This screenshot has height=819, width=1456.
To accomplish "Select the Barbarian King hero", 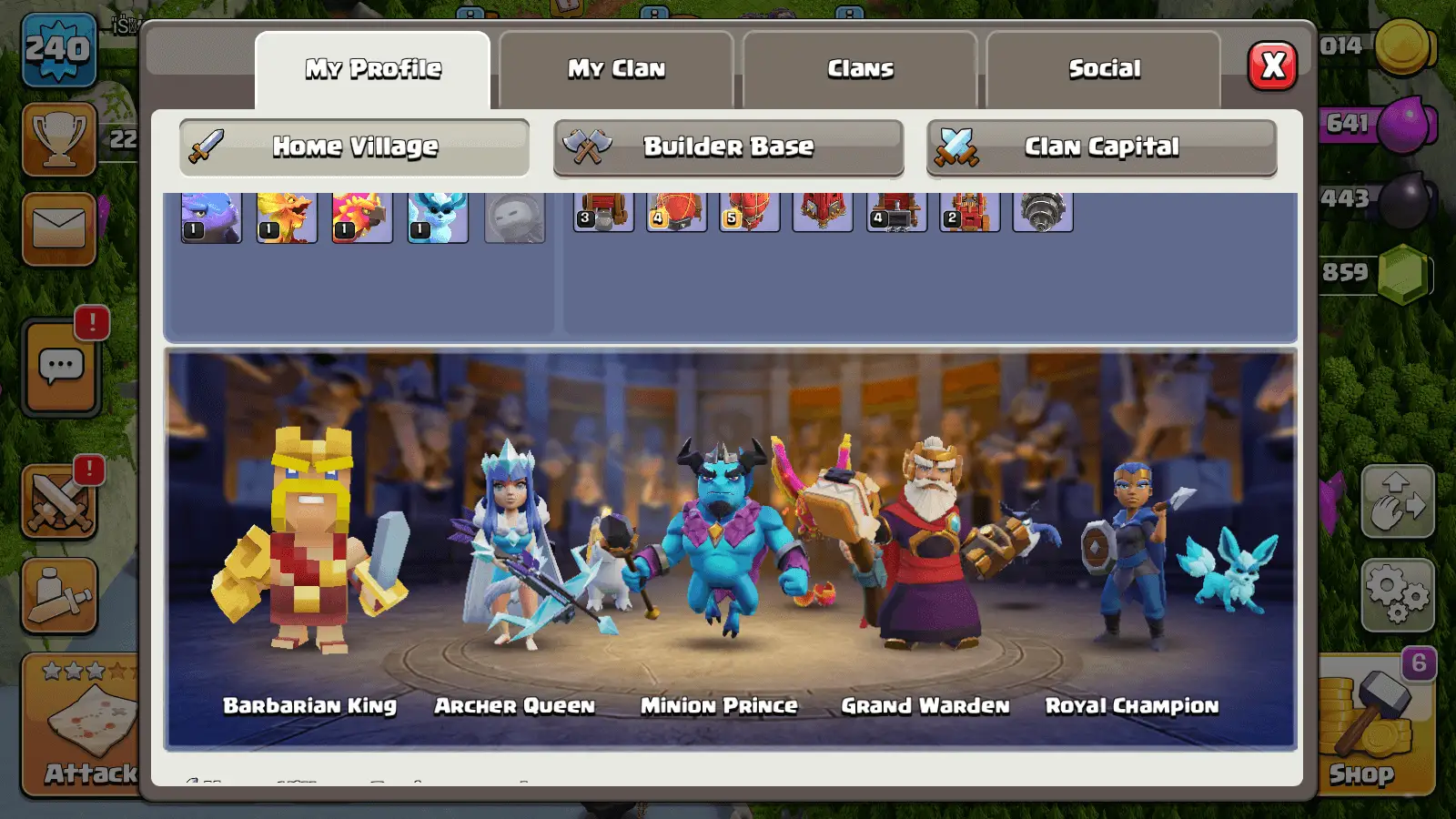I will 309,546.
